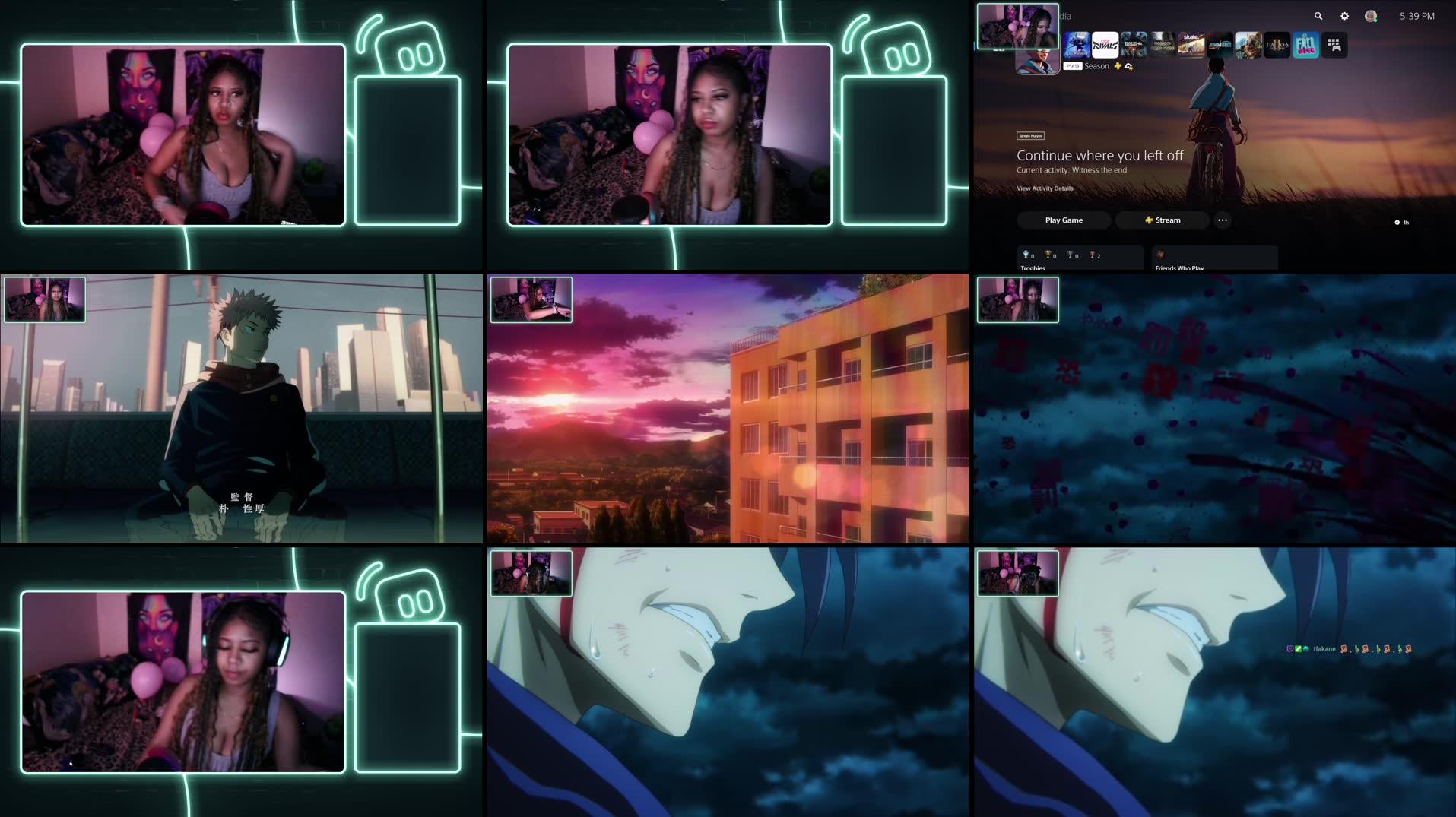The width and height of the screenshot is (1456, 817).
Task: Open the PS5 Settings gear icon
Action: coord(1344,15)
